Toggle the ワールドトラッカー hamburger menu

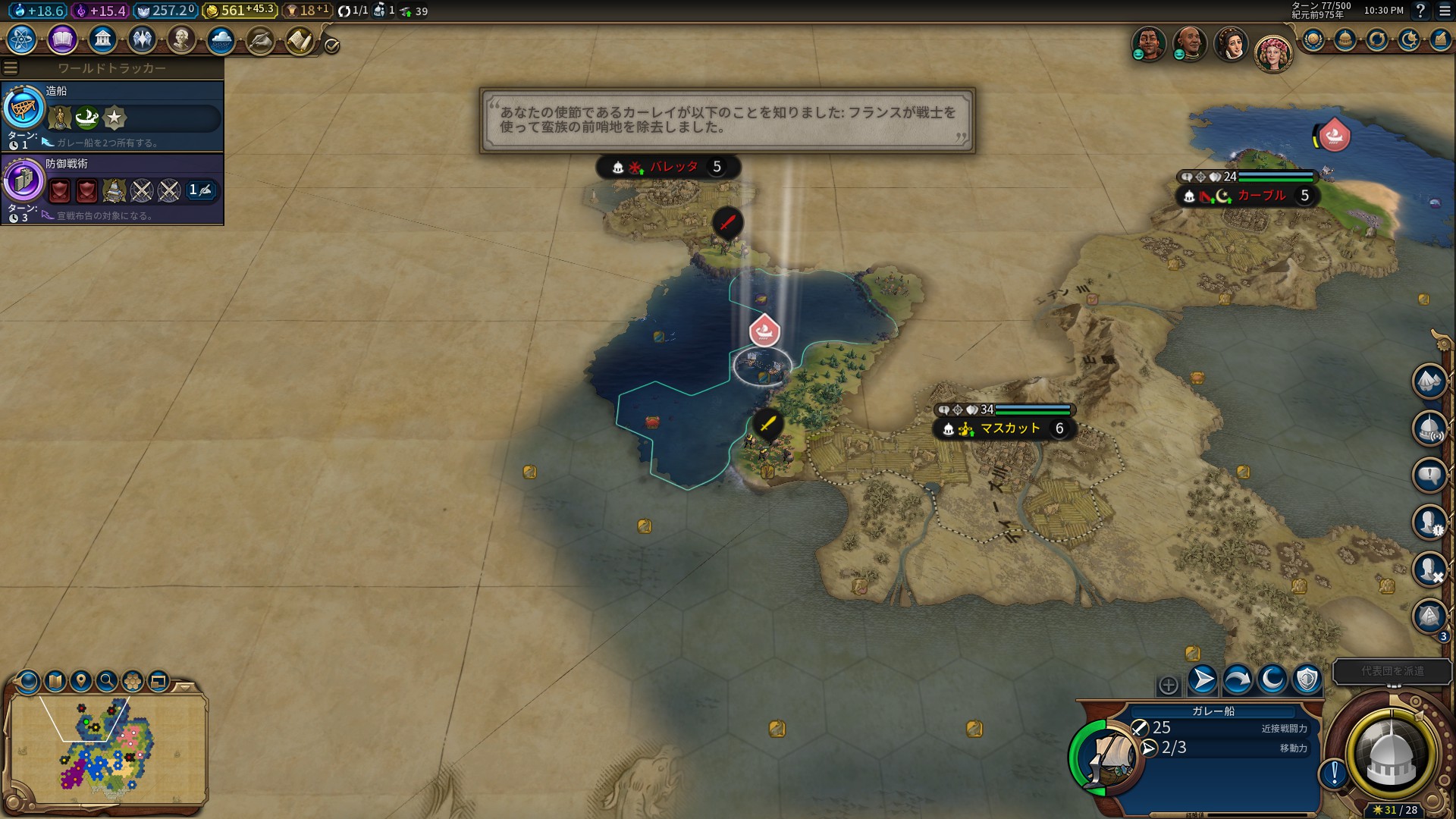tap(10, 68)
